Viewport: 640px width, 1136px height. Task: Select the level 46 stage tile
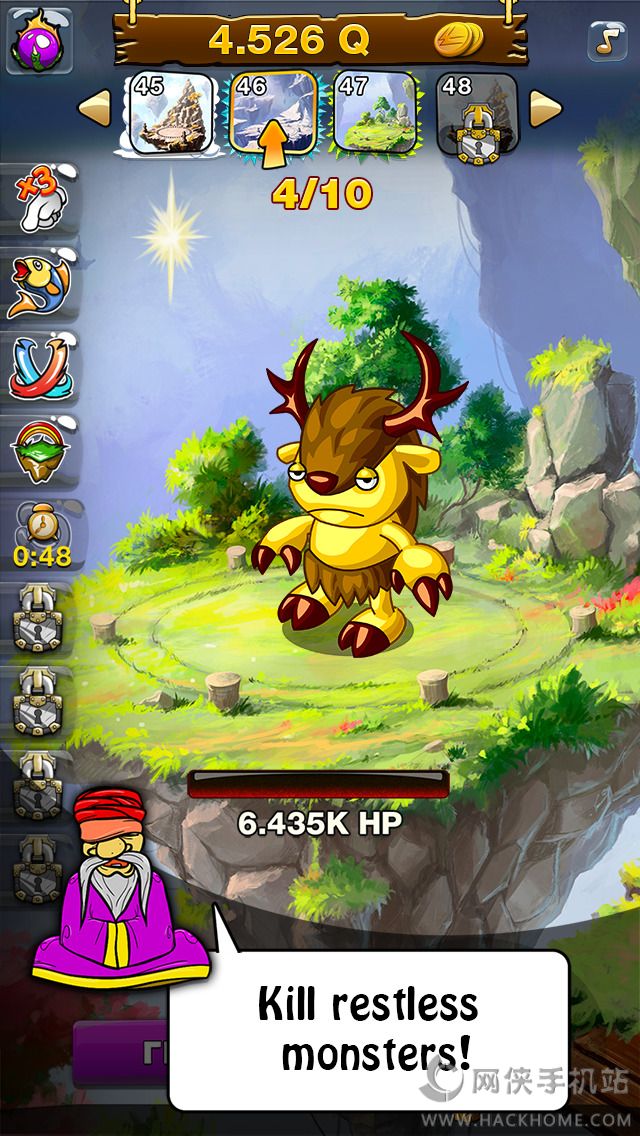[x=273, y=112]
